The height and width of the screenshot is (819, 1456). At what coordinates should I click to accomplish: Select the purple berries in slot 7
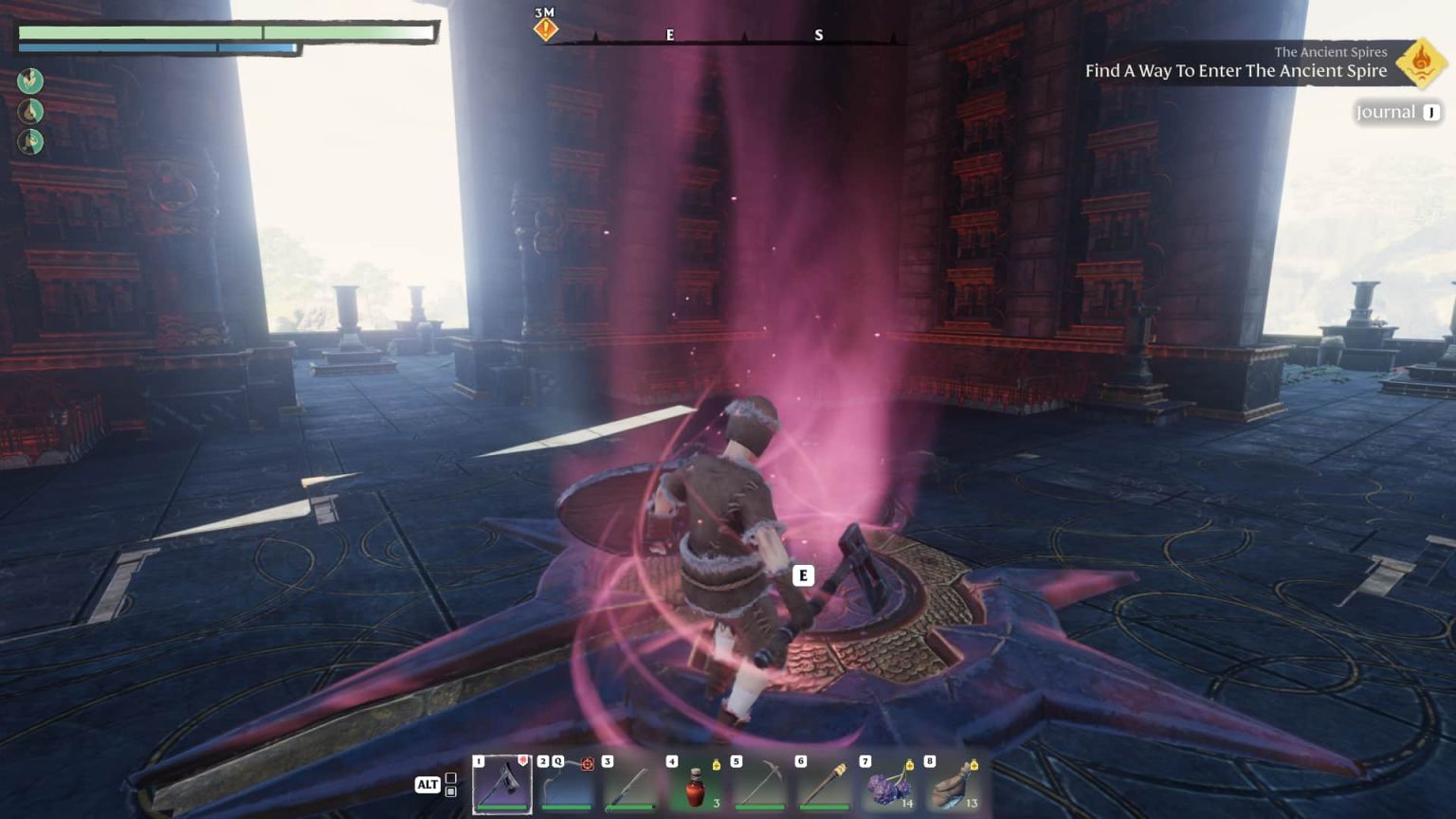pyautogui.click(x=889, y=785)
